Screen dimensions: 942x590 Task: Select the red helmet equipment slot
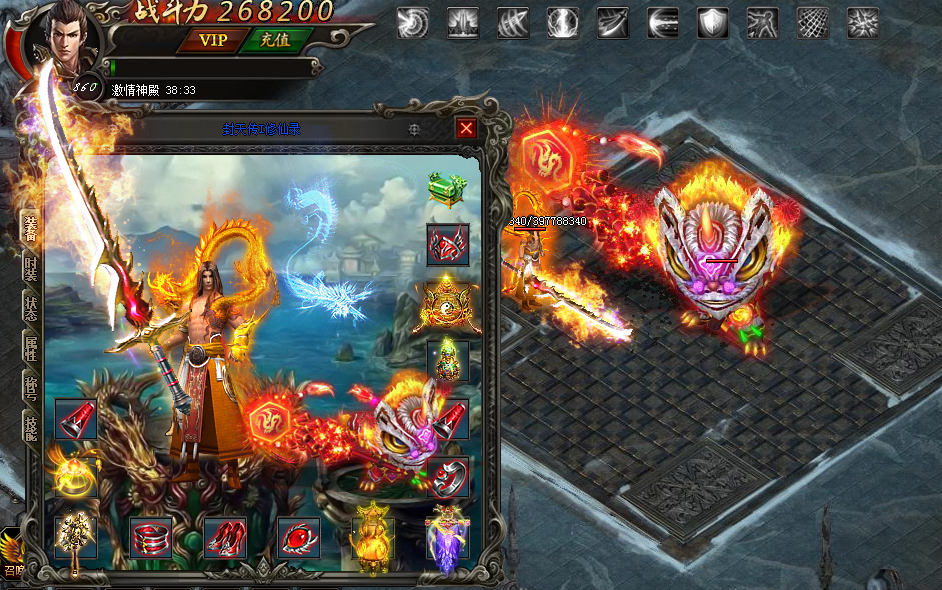coord(447,244)
